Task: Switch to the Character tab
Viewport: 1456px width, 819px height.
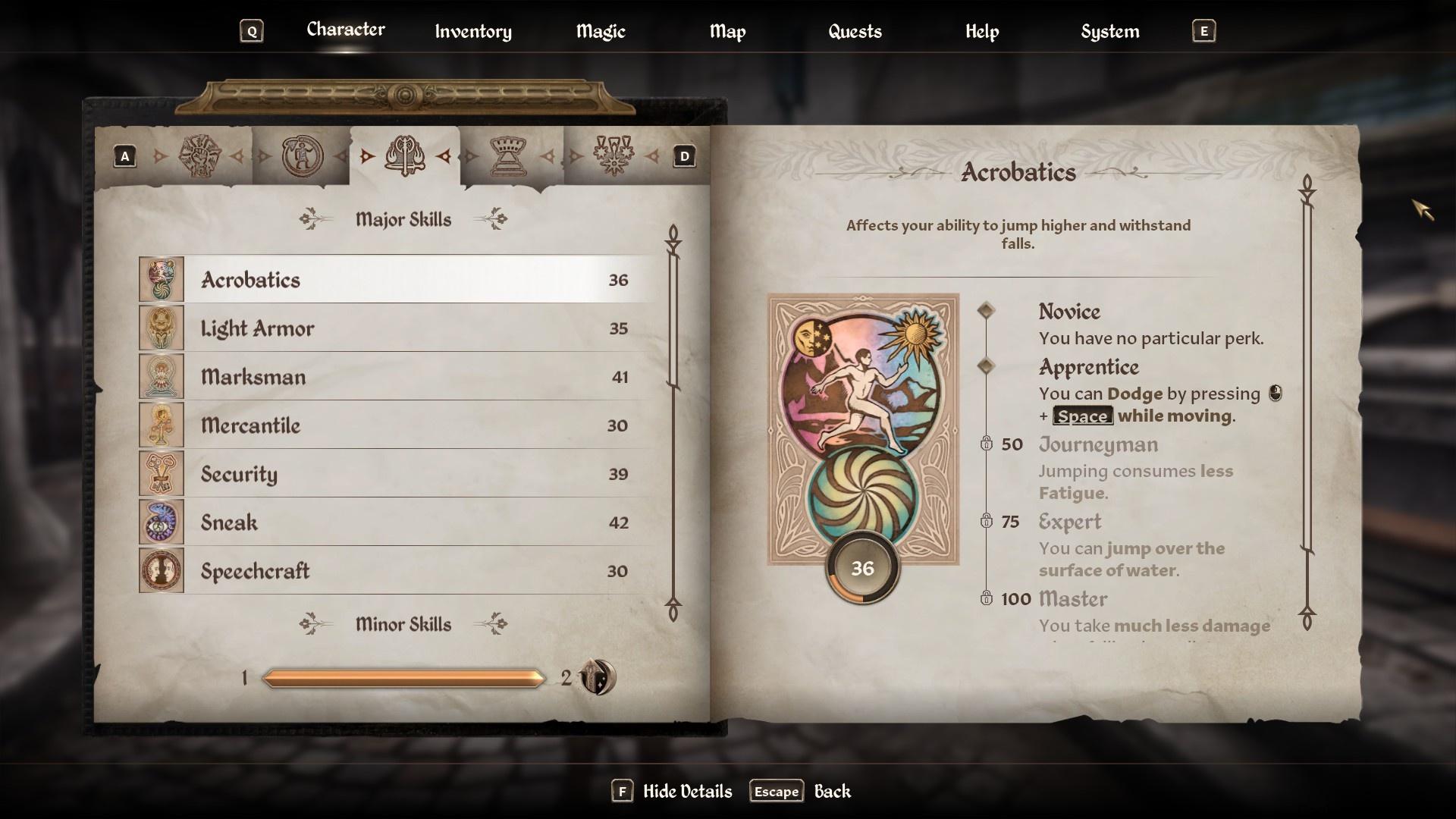Action: coord(345,30)
